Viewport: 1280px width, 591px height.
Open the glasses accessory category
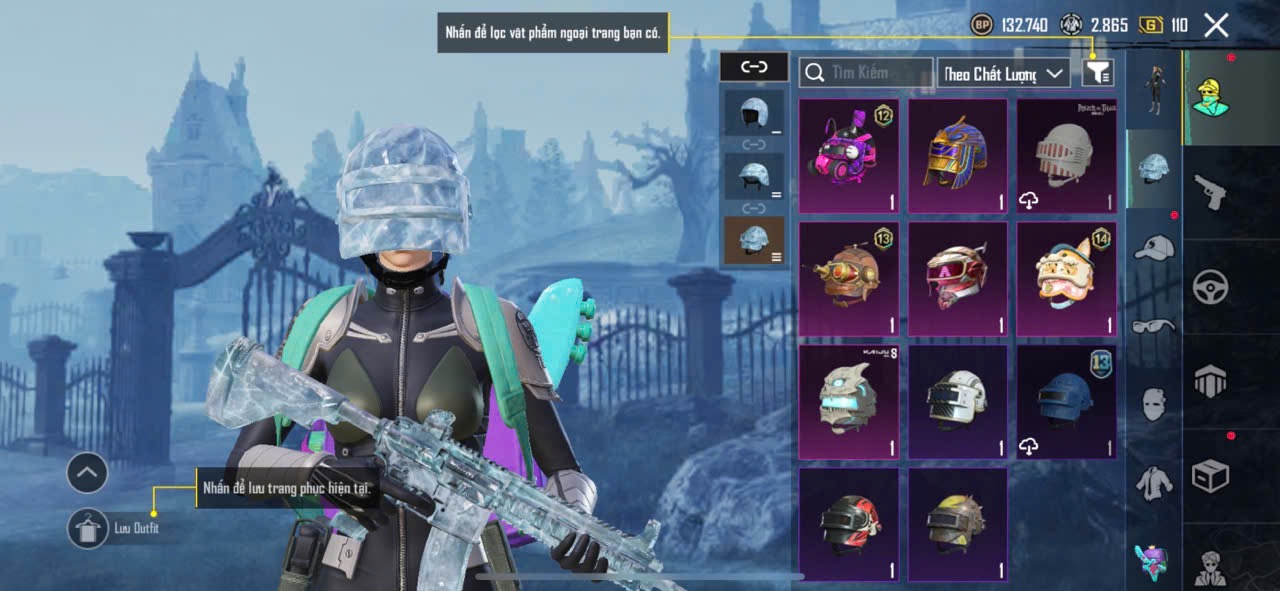point(1153,325)
